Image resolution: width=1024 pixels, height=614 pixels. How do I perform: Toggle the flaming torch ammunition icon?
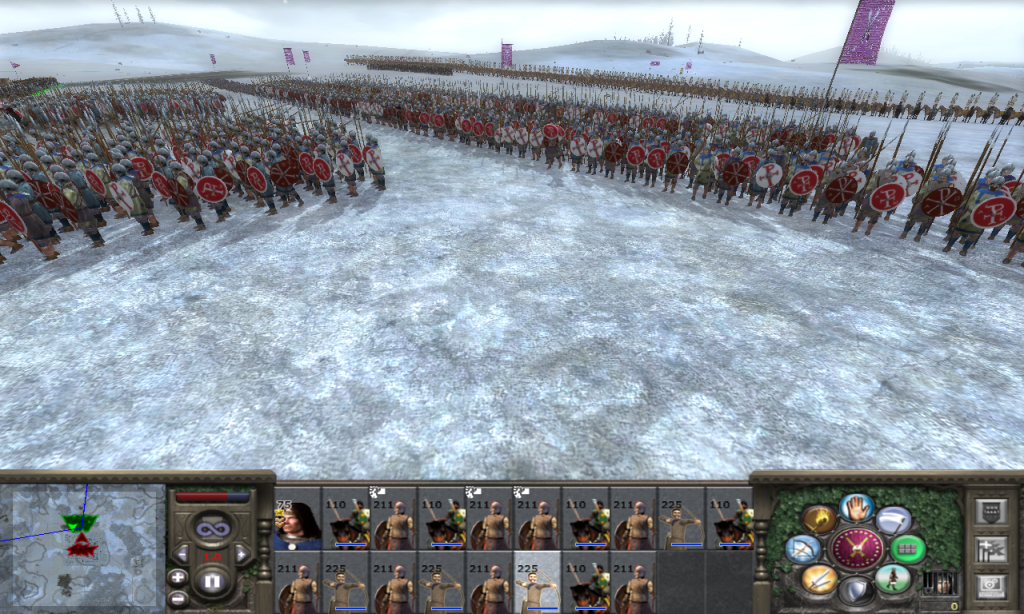818,519
